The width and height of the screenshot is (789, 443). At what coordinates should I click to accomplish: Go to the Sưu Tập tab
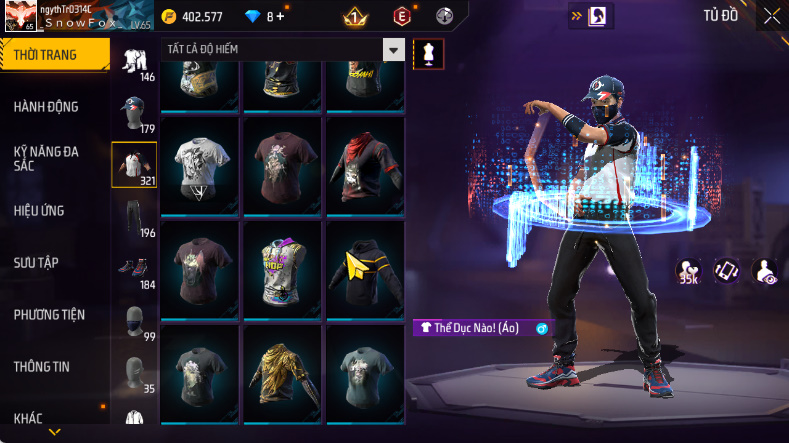[36, 262]
